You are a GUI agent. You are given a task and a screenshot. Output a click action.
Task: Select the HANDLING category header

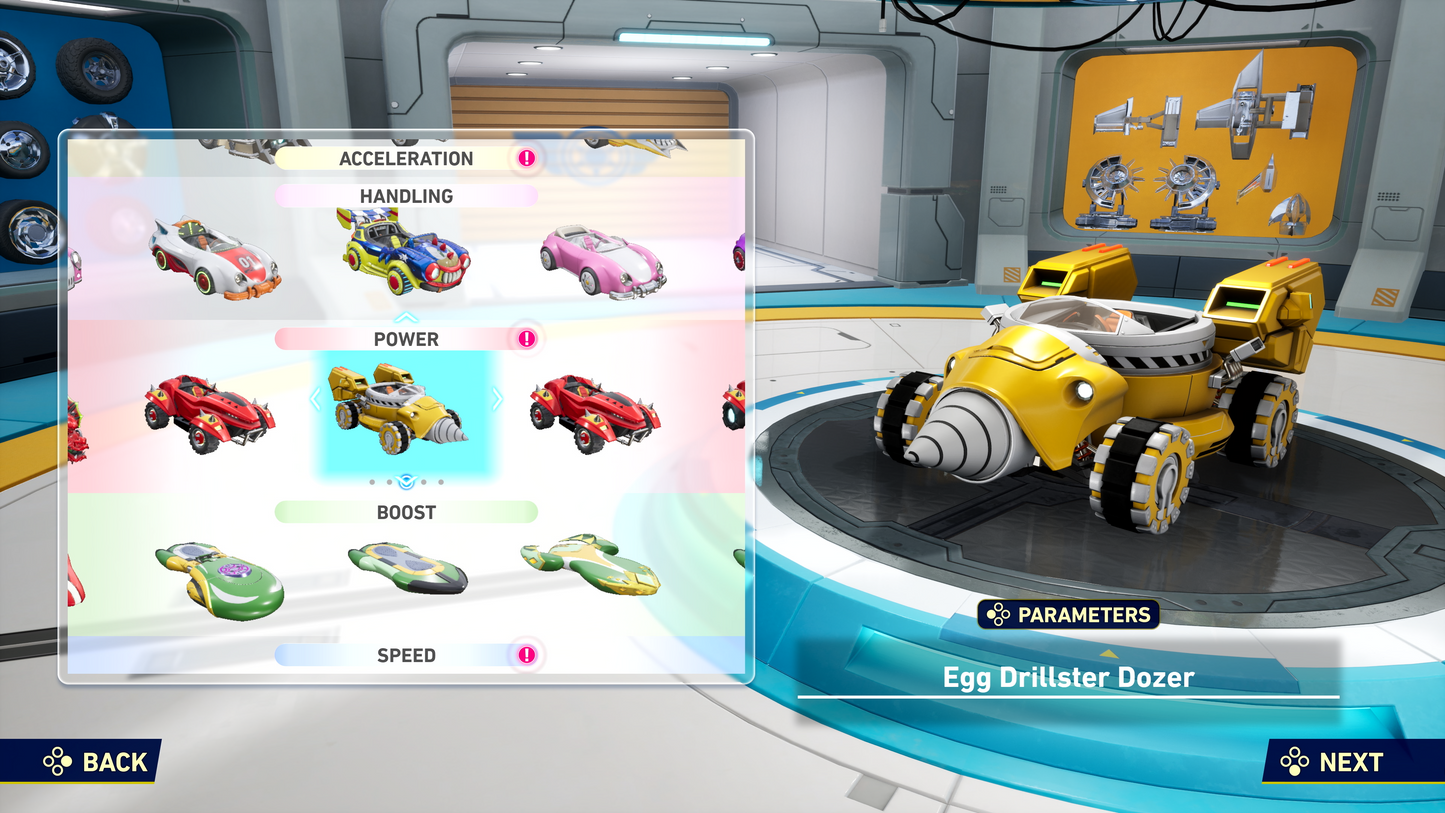pyautogui.click(x=404, y=196)
